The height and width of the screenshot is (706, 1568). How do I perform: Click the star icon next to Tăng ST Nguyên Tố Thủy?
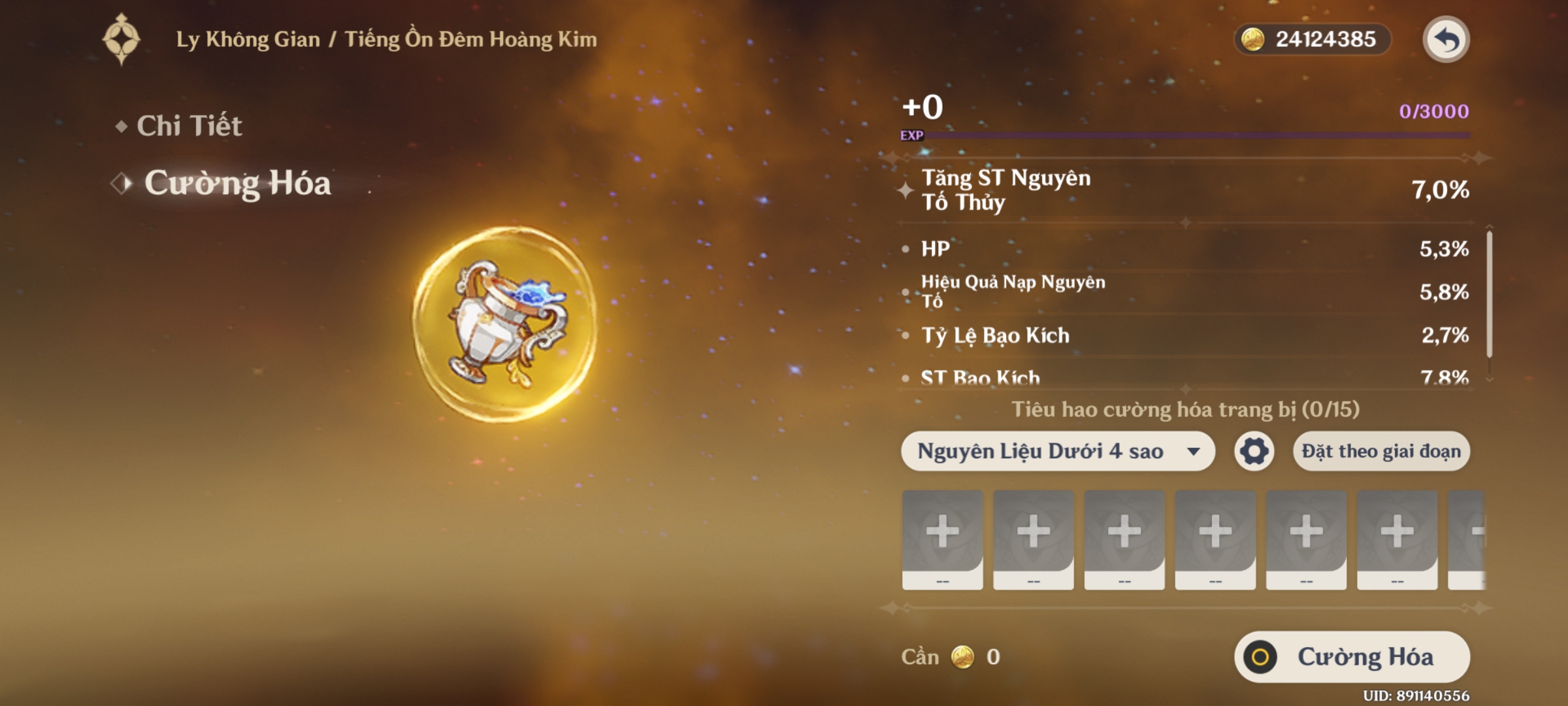[905, 192]
